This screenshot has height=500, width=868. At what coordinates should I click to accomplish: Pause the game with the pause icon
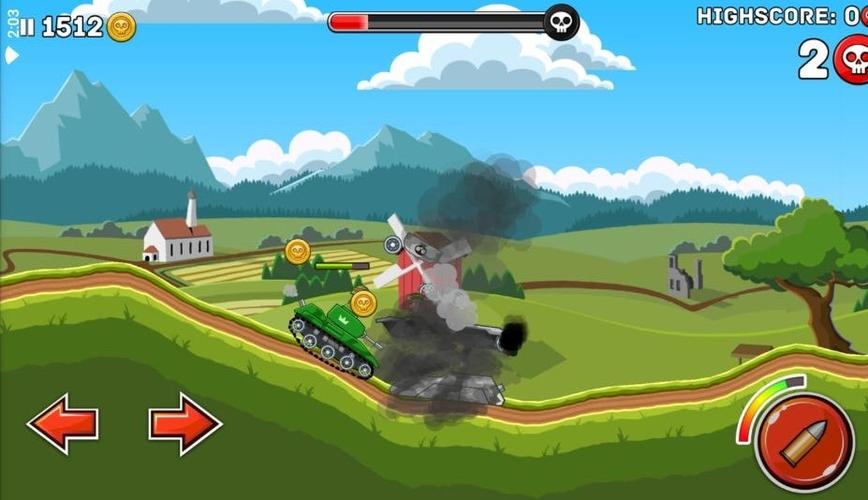point(27,27)
